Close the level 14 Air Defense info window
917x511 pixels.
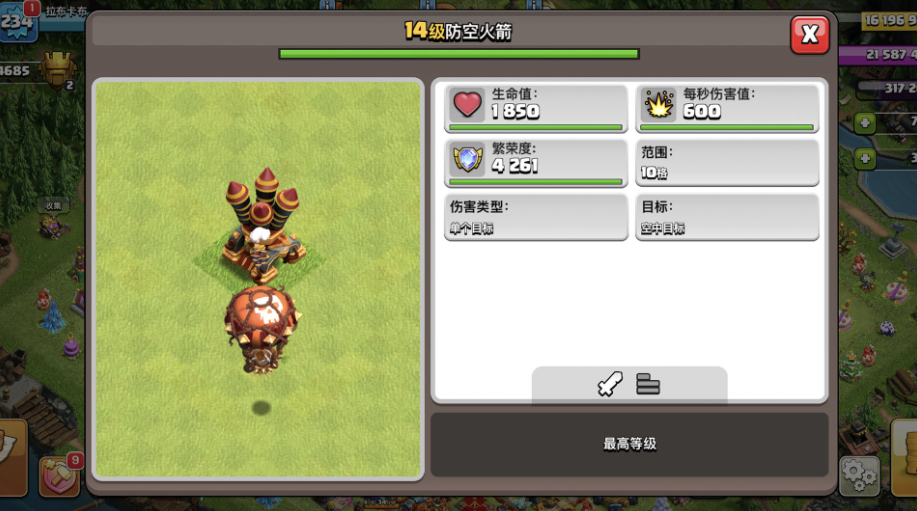coord(809,35)
